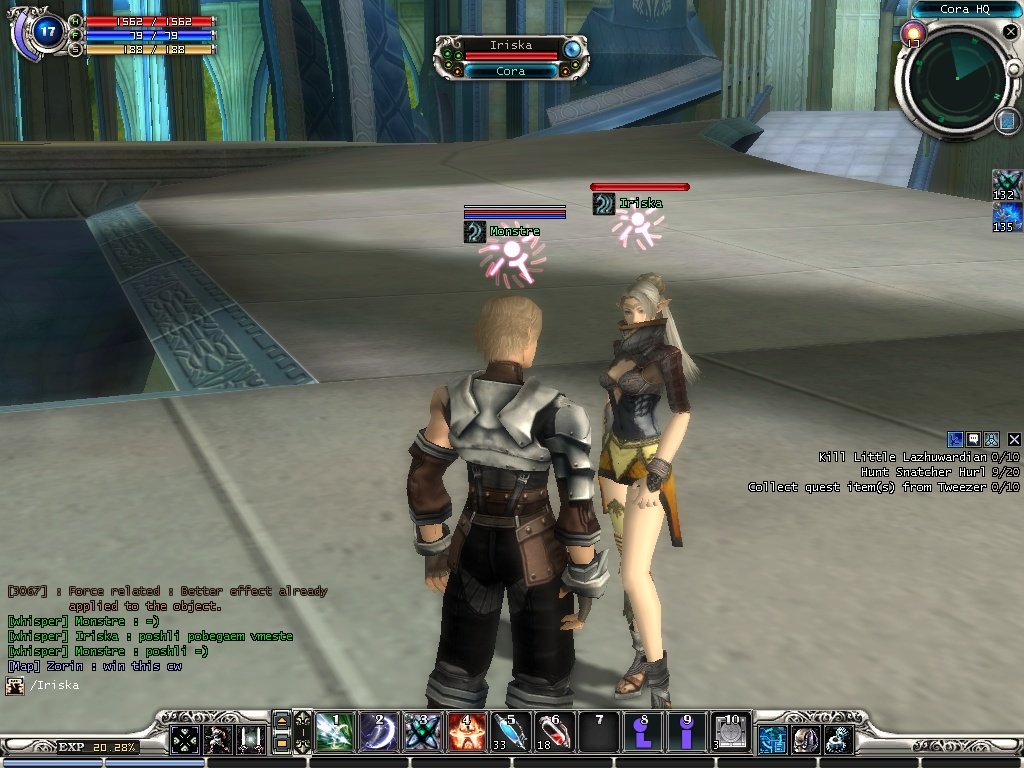This screenshot has width=1024, height=768.
Task: Use the red potion in slot 6
Action: pyautogui.click(x=554, y=733)
